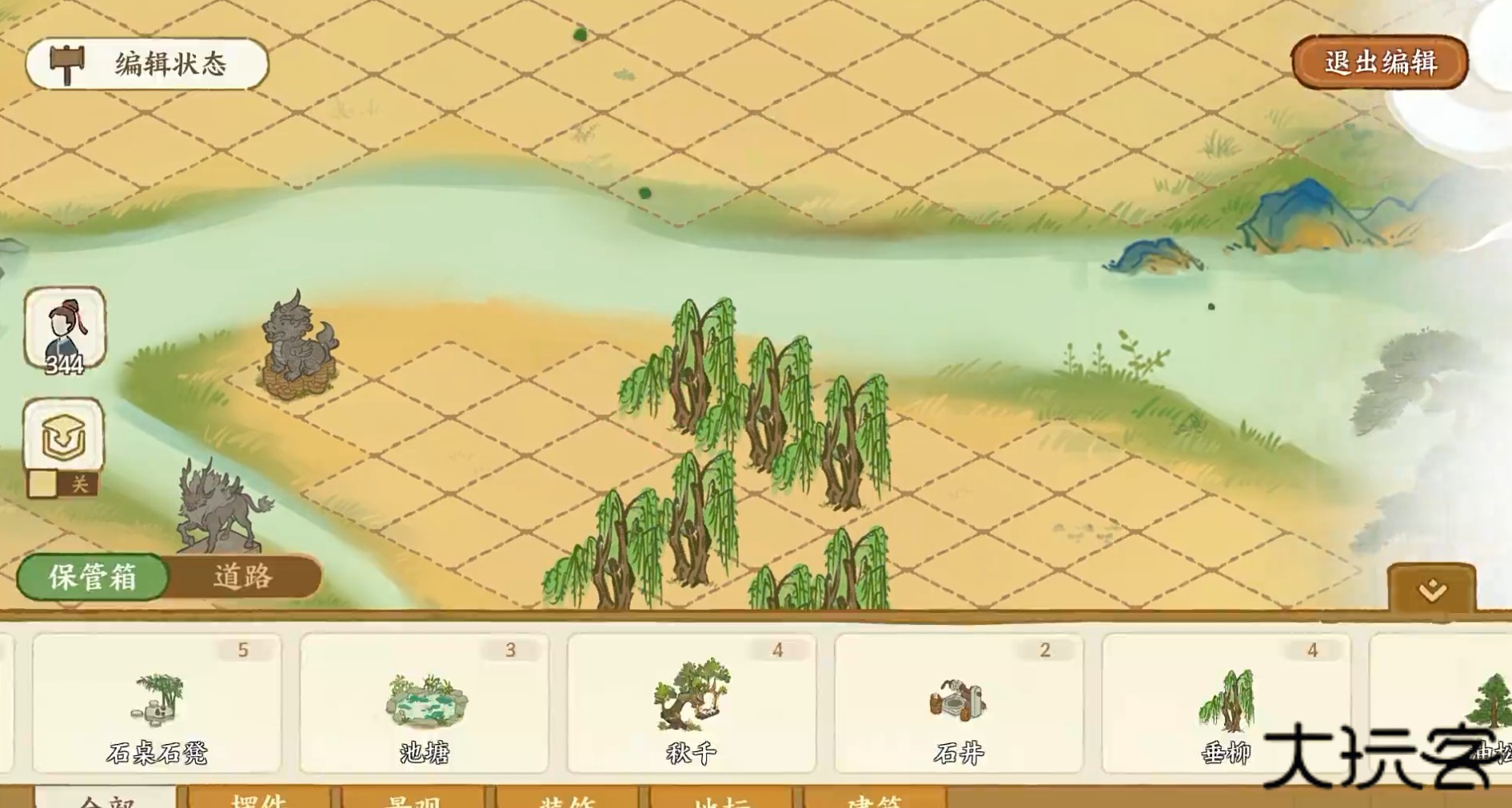
Task: Switch to the 保管箱 storage tab
Action: click(93, 576)
